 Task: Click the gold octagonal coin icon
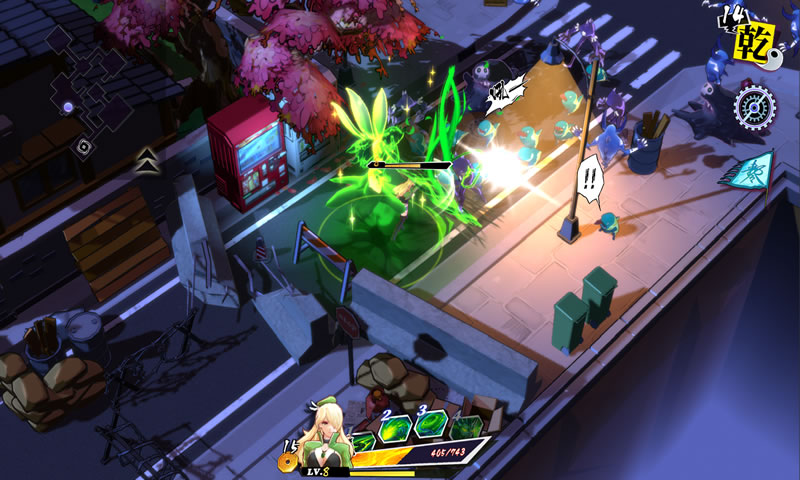tap(291, 462)
